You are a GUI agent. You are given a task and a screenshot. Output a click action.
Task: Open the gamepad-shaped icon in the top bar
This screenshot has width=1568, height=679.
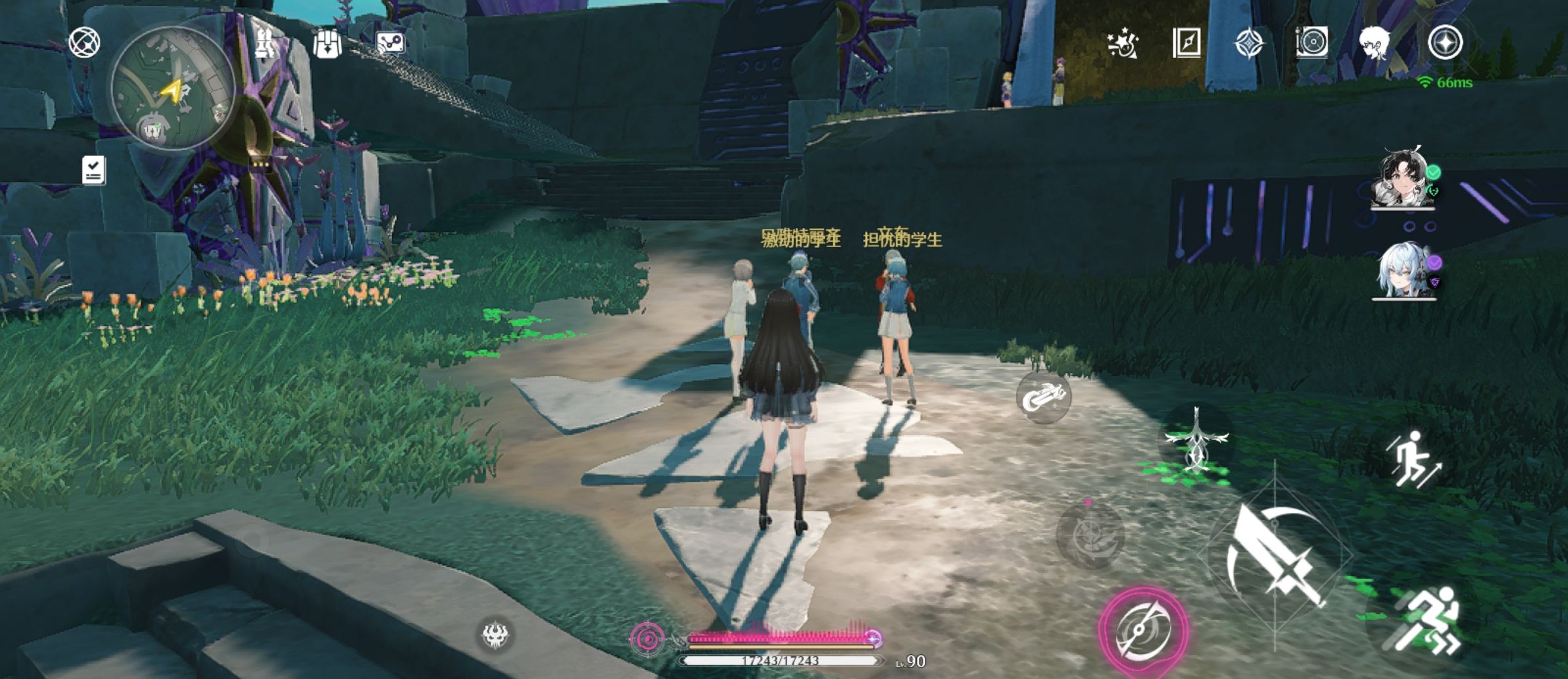pyautogui.click(x=391, y=44)
